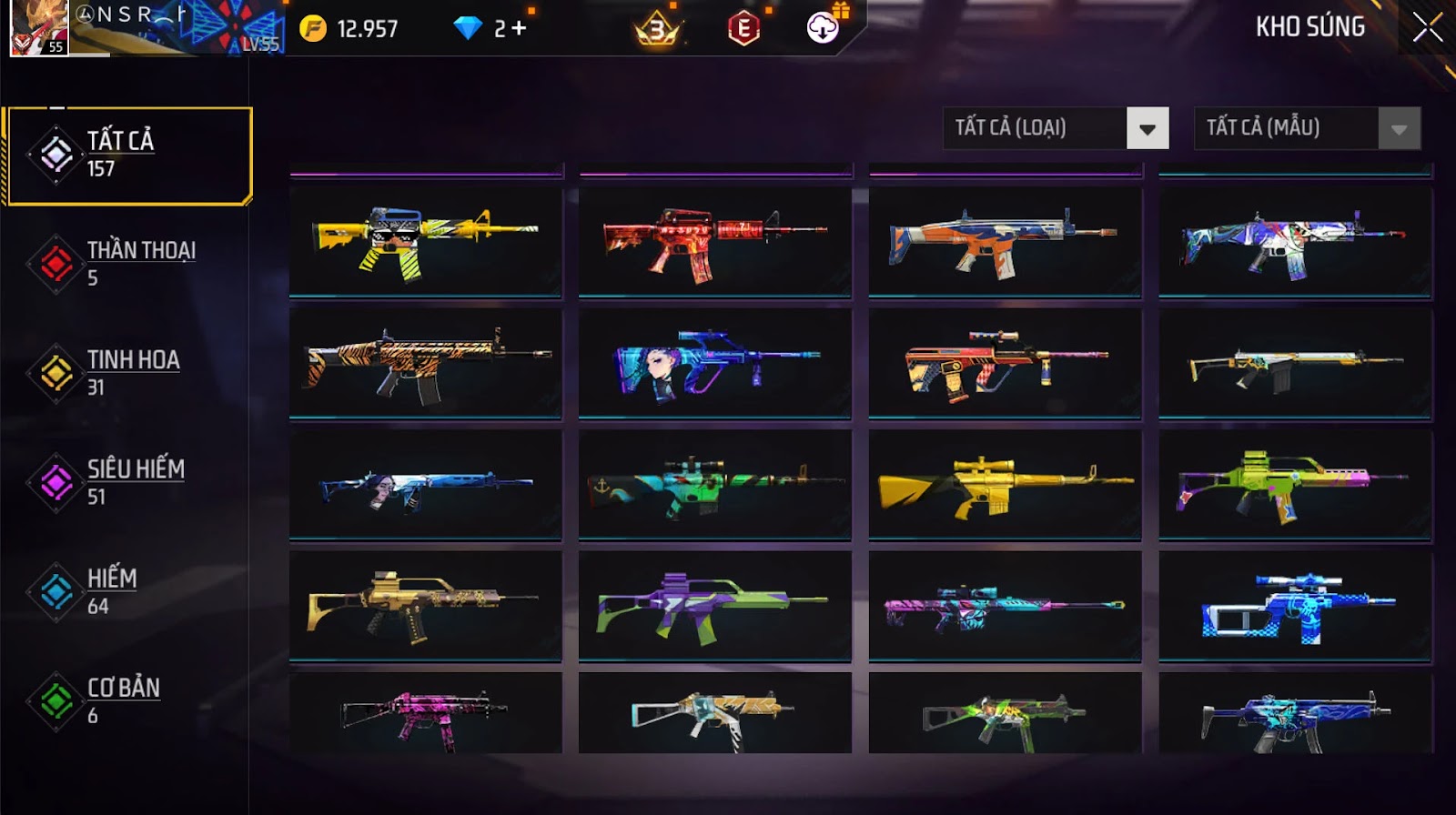This screenshot has width=1456, height=815.
Task: Select the yellow and black M4A1 skin
Action: [425, 241]
